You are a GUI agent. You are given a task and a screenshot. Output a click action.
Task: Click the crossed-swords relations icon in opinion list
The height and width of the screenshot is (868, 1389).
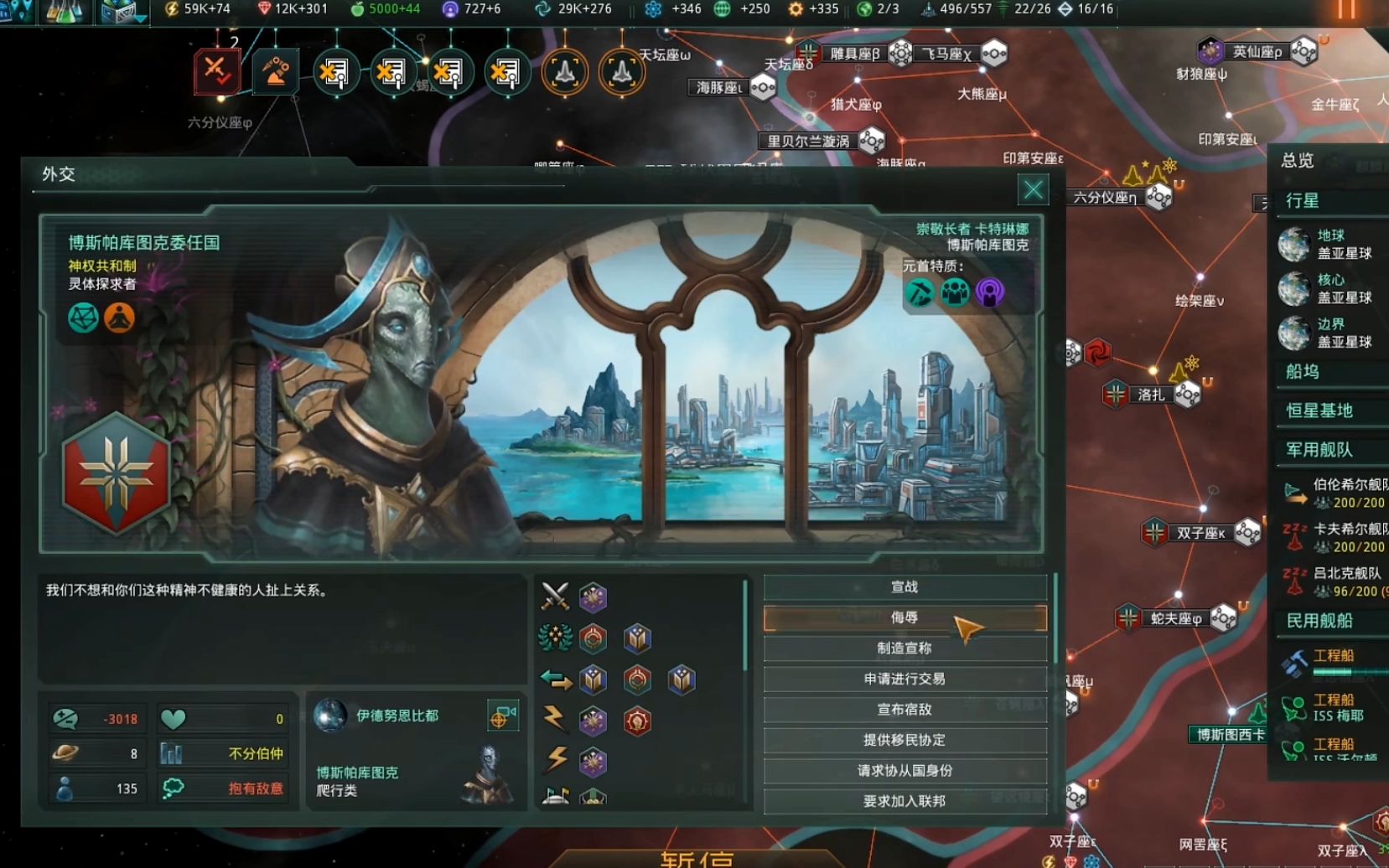[553, 598]
